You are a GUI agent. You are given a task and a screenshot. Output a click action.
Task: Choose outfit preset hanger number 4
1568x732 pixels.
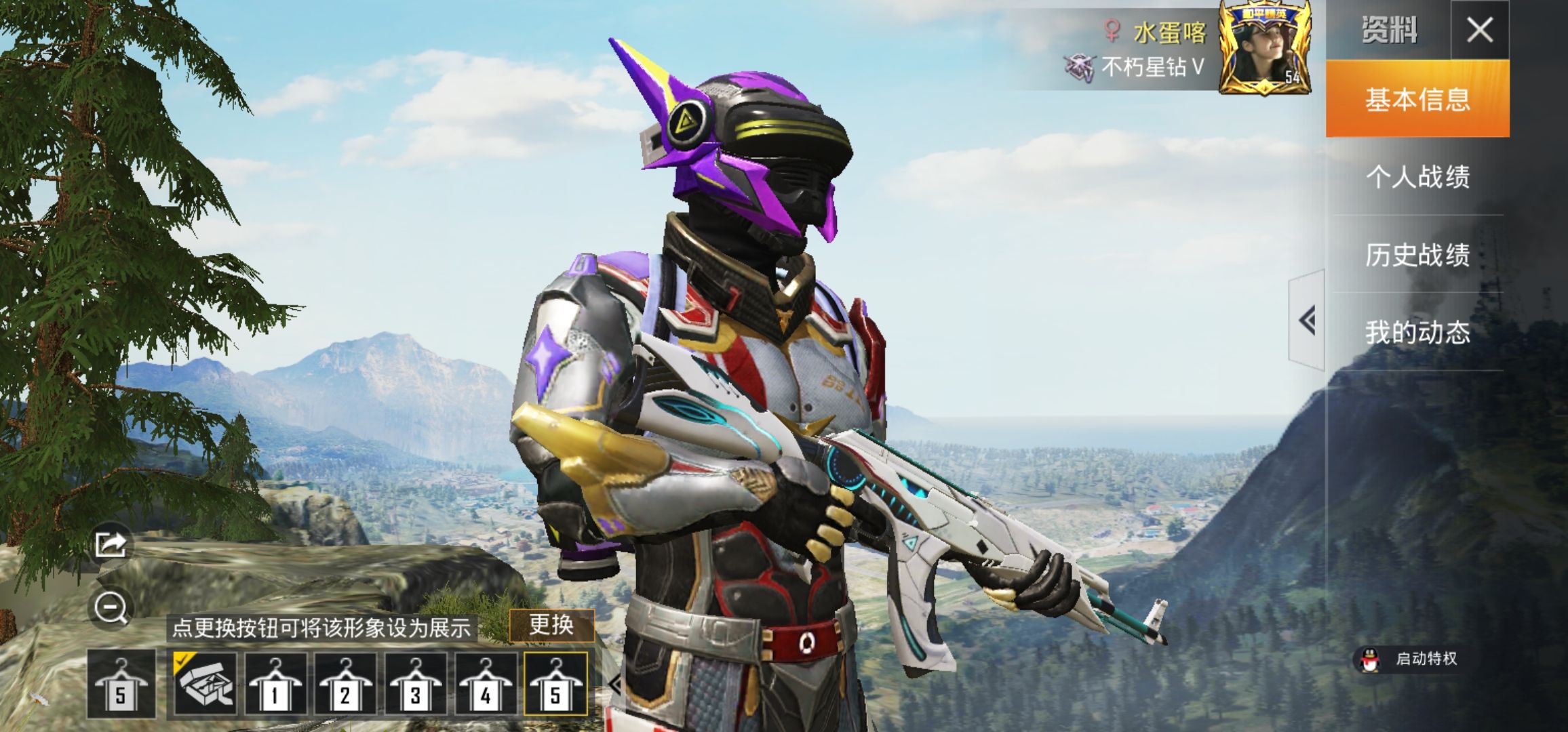485,685
